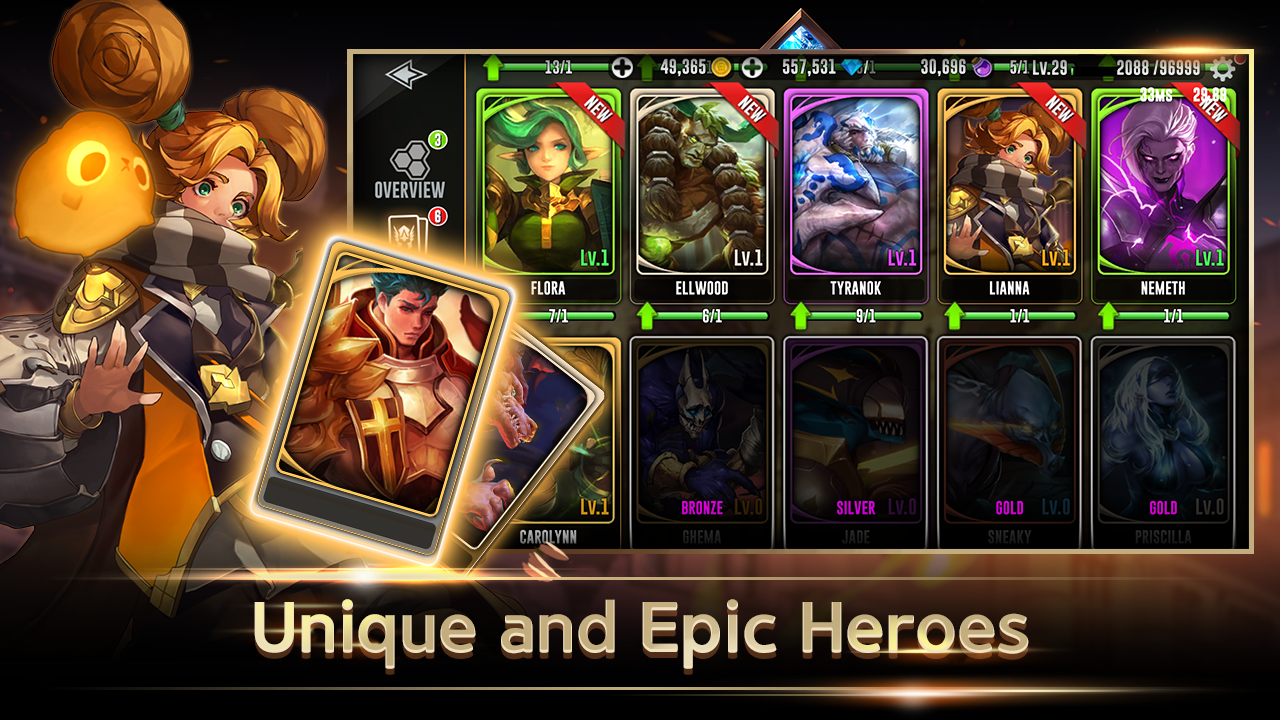The height and width of the screenshot is (720, 1280).
Task: Click the blue diamond currency icon
Action: tap(853, 67)
